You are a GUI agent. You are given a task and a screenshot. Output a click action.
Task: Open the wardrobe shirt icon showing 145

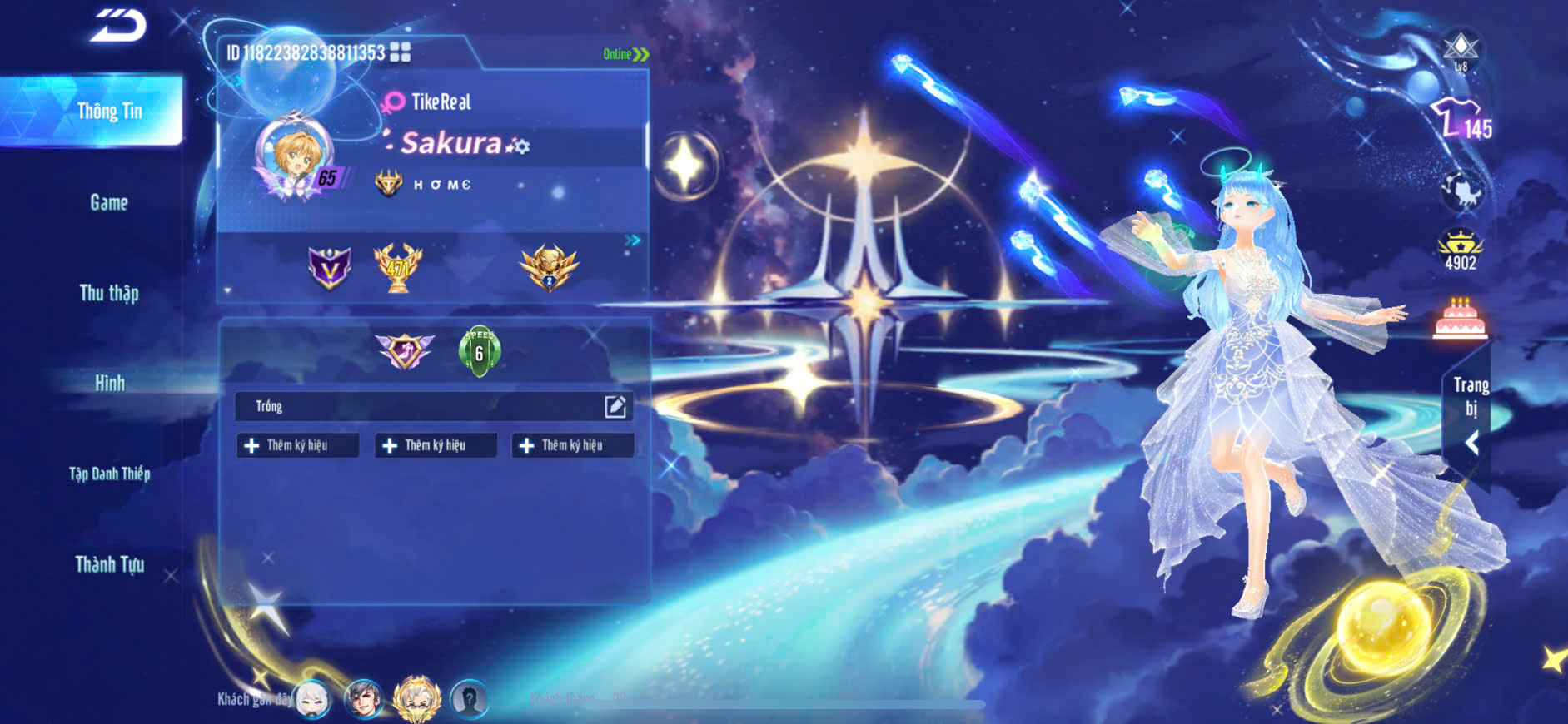pyautogui.click(x=1461, y=121)
